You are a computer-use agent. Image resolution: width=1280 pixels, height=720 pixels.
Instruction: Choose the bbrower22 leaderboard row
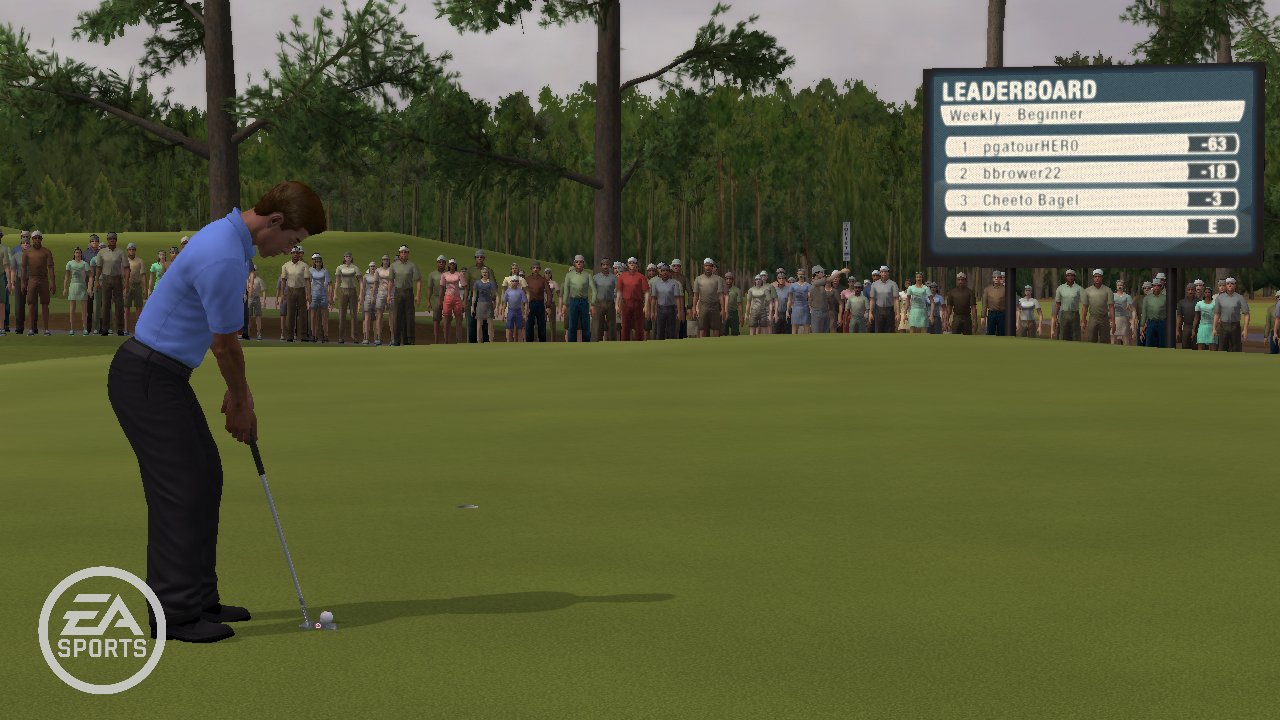(x=1091, y=173)
